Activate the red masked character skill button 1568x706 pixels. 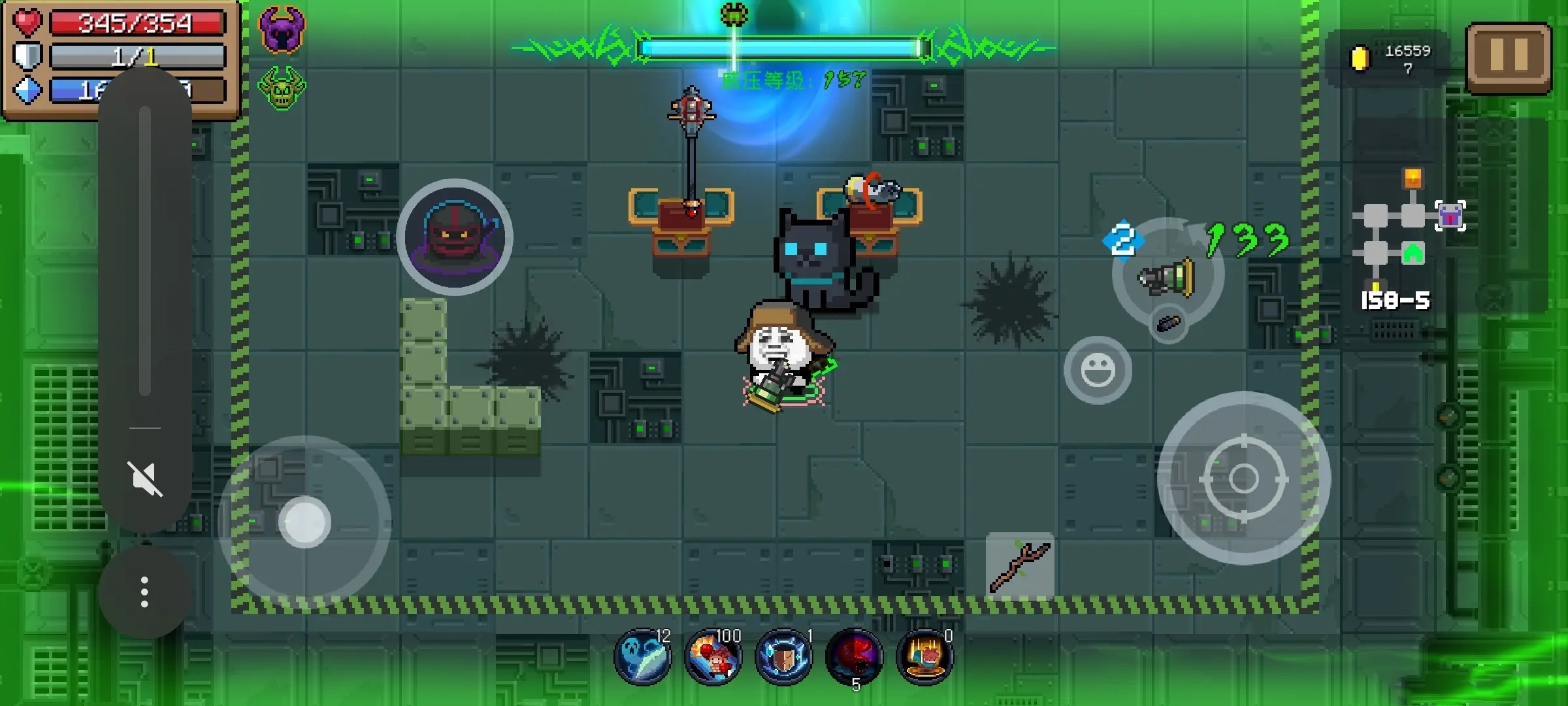455,237
